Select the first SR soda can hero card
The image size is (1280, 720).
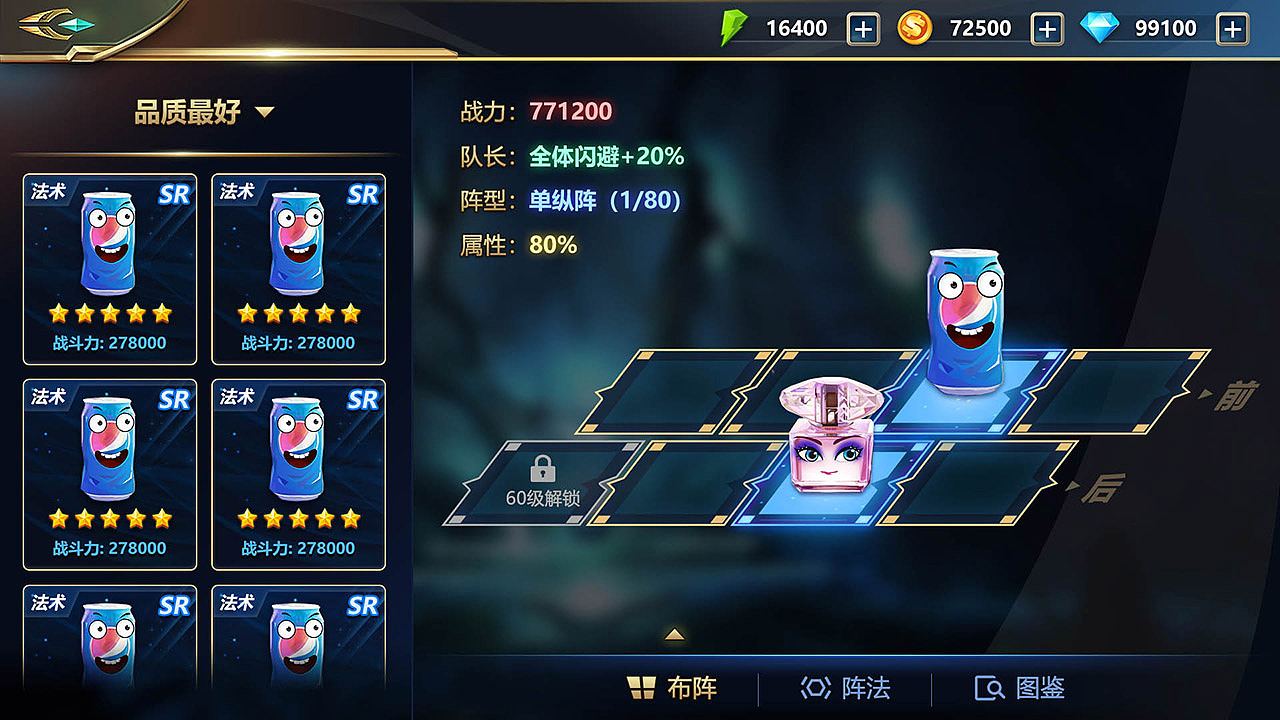click(109, 268)
